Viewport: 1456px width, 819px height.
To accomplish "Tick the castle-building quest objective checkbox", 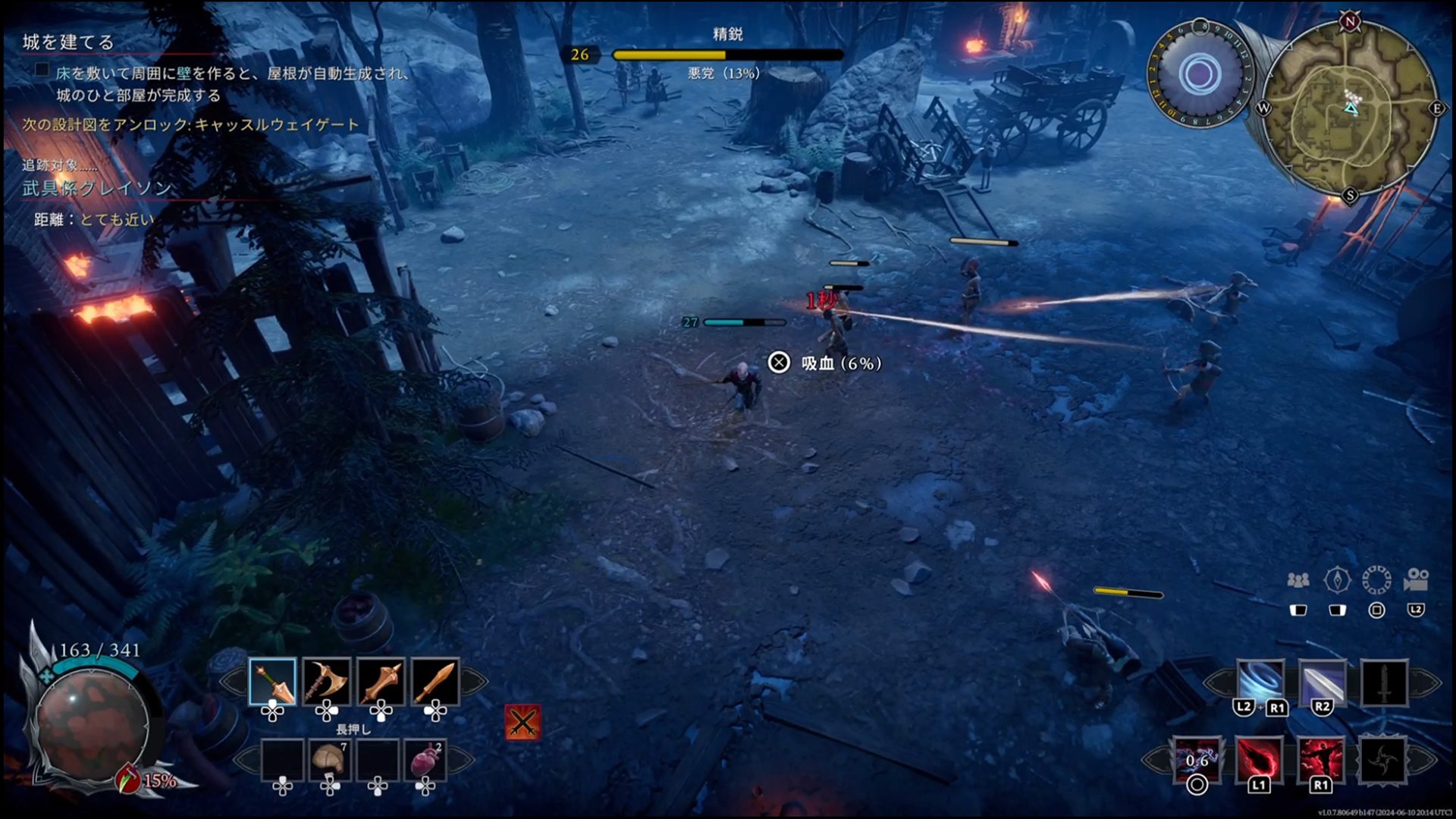I will (42, 71).
